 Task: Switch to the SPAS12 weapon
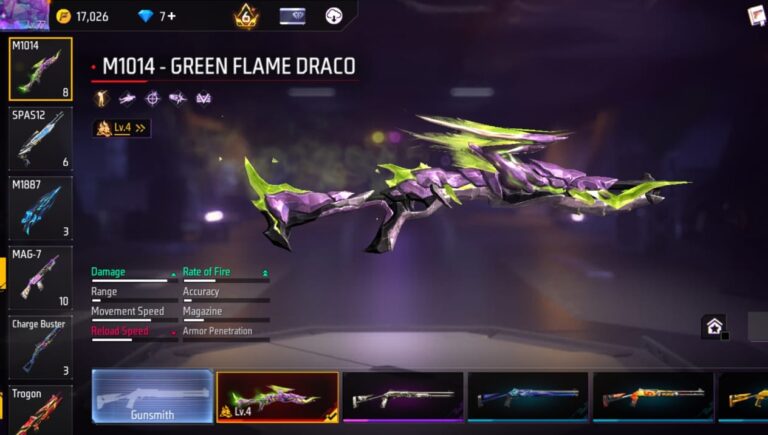(x=41, y=138)
